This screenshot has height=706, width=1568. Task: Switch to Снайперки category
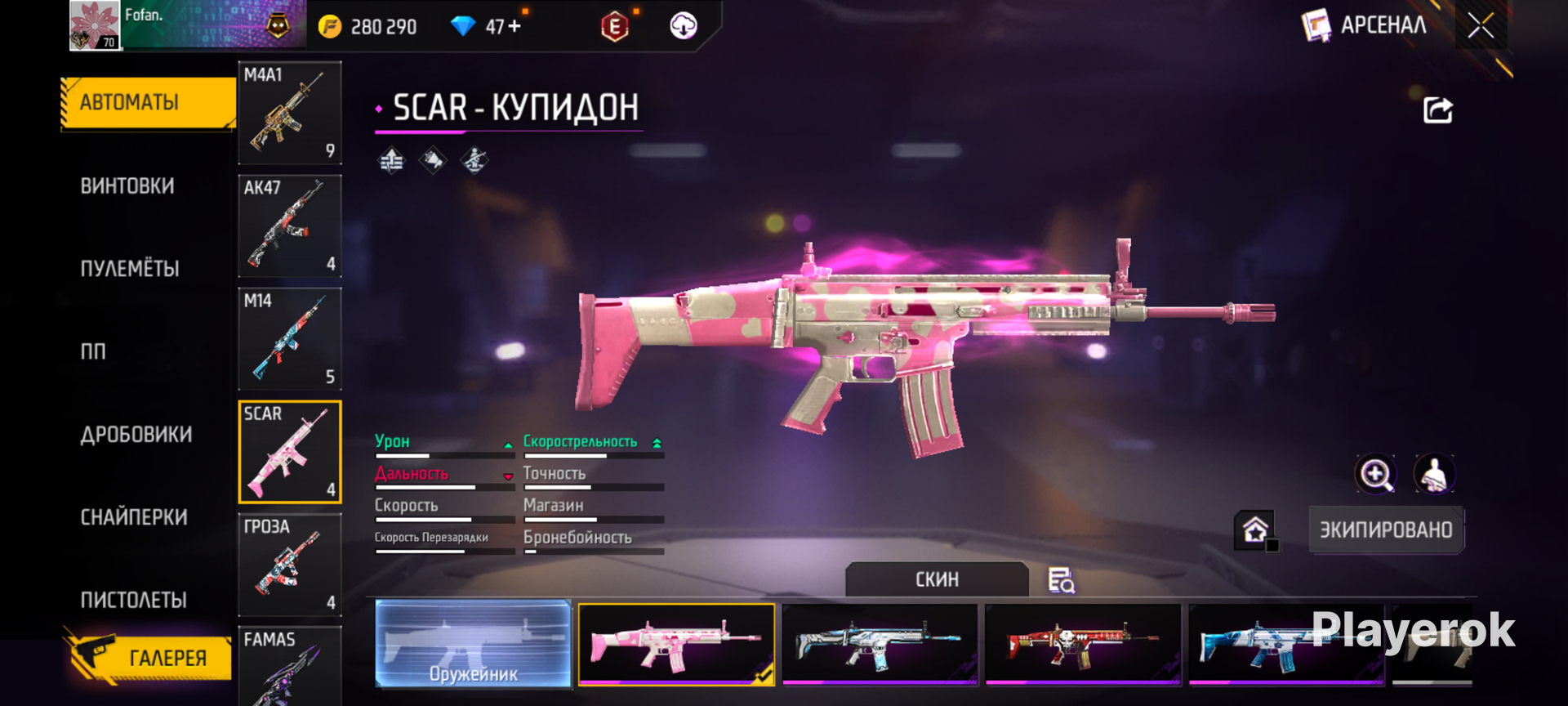pos(134,517)
